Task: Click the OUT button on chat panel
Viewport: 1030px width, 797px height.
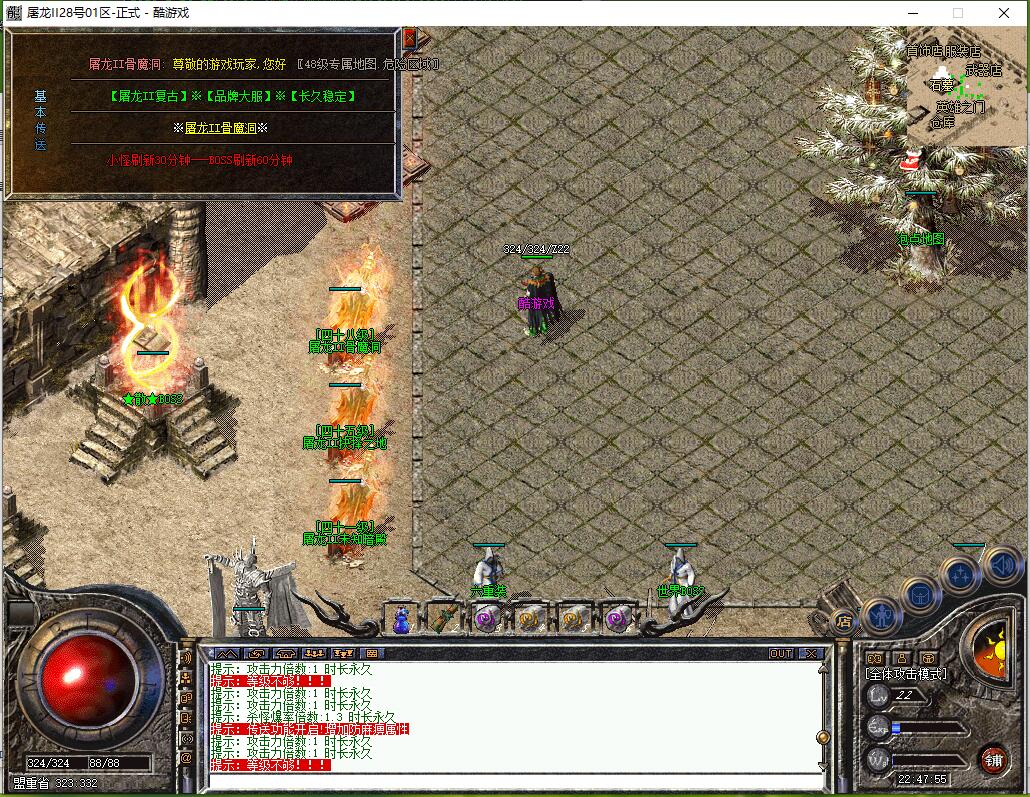Action: pyautogui.click(x=781, y=654)
